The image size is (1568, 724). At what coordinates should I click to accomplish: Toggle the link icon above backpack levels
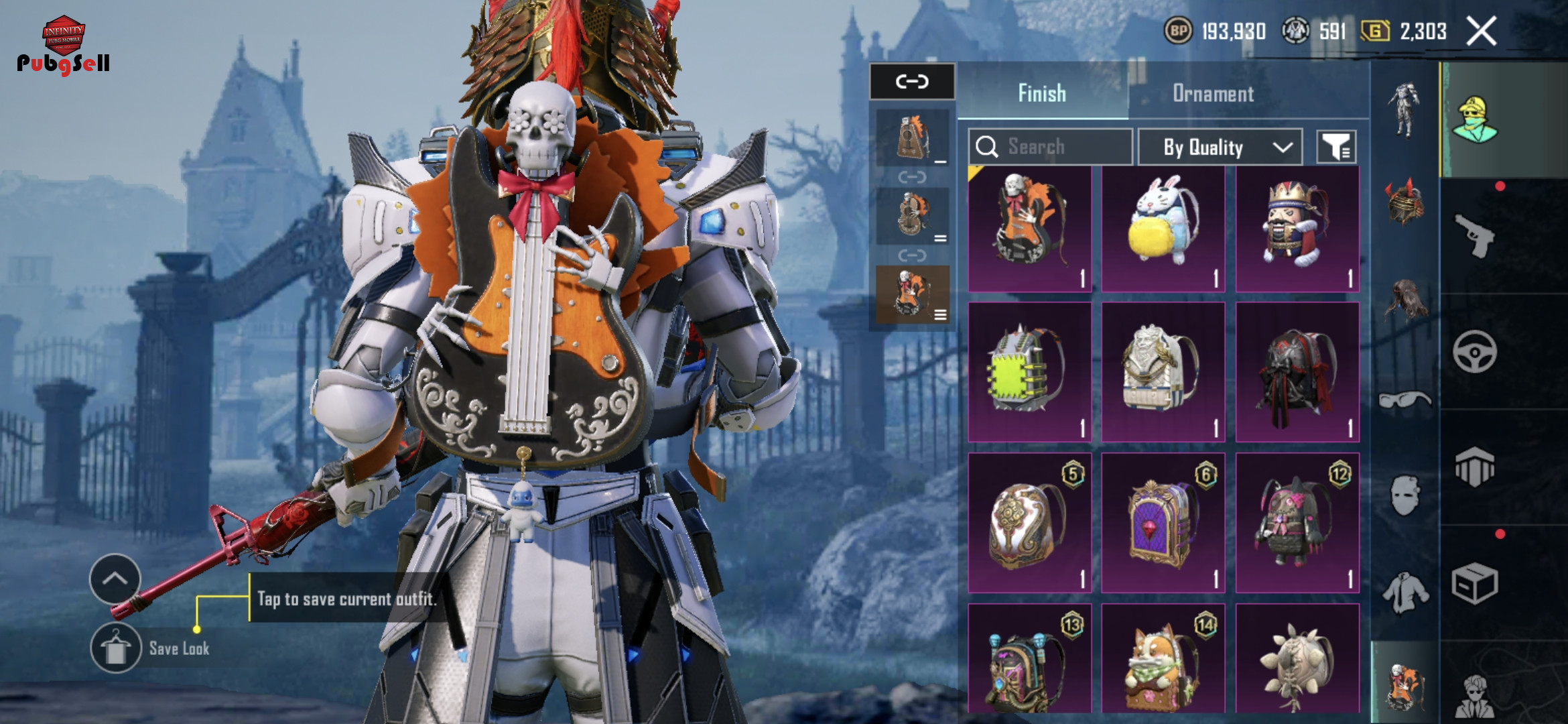coord(912,82)
